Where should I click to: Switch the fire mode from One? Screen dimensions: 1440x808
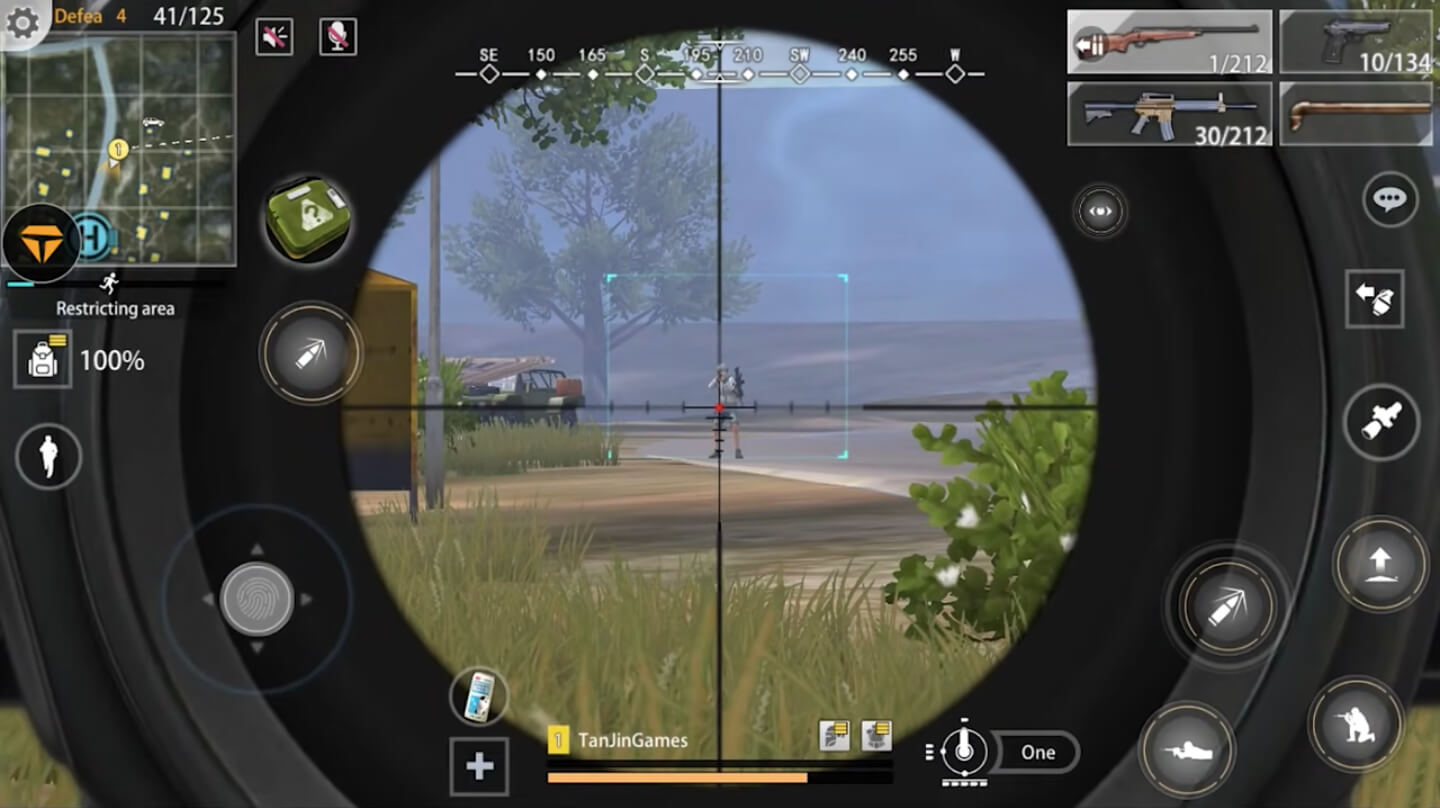1038,752
